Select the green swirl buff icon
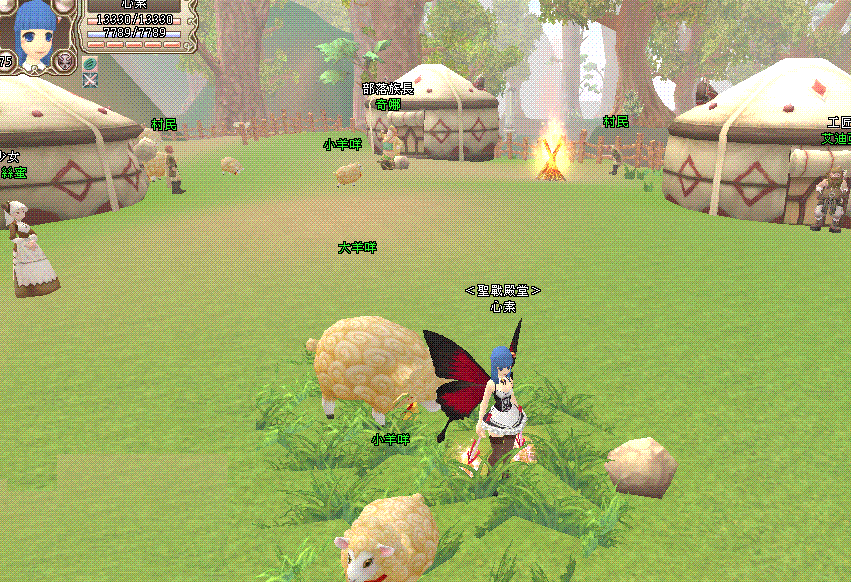 tap(90, 63)
